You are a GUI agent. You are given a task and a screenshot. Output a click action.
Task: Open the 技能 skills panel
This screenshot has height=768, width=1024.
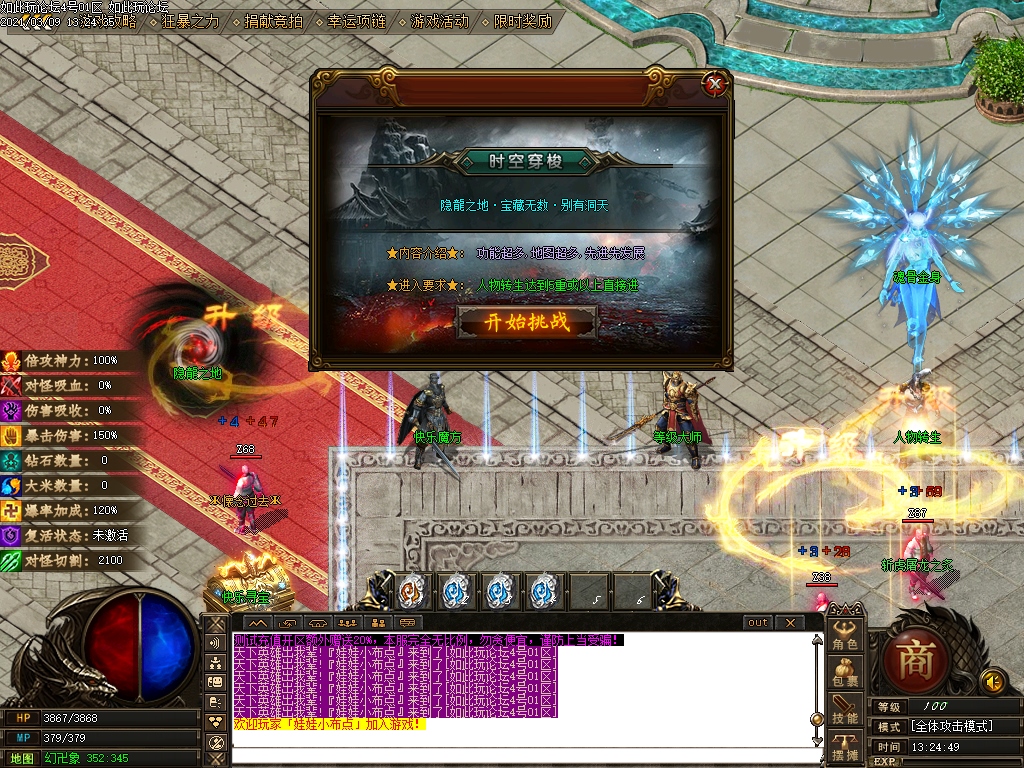[846, 711]
